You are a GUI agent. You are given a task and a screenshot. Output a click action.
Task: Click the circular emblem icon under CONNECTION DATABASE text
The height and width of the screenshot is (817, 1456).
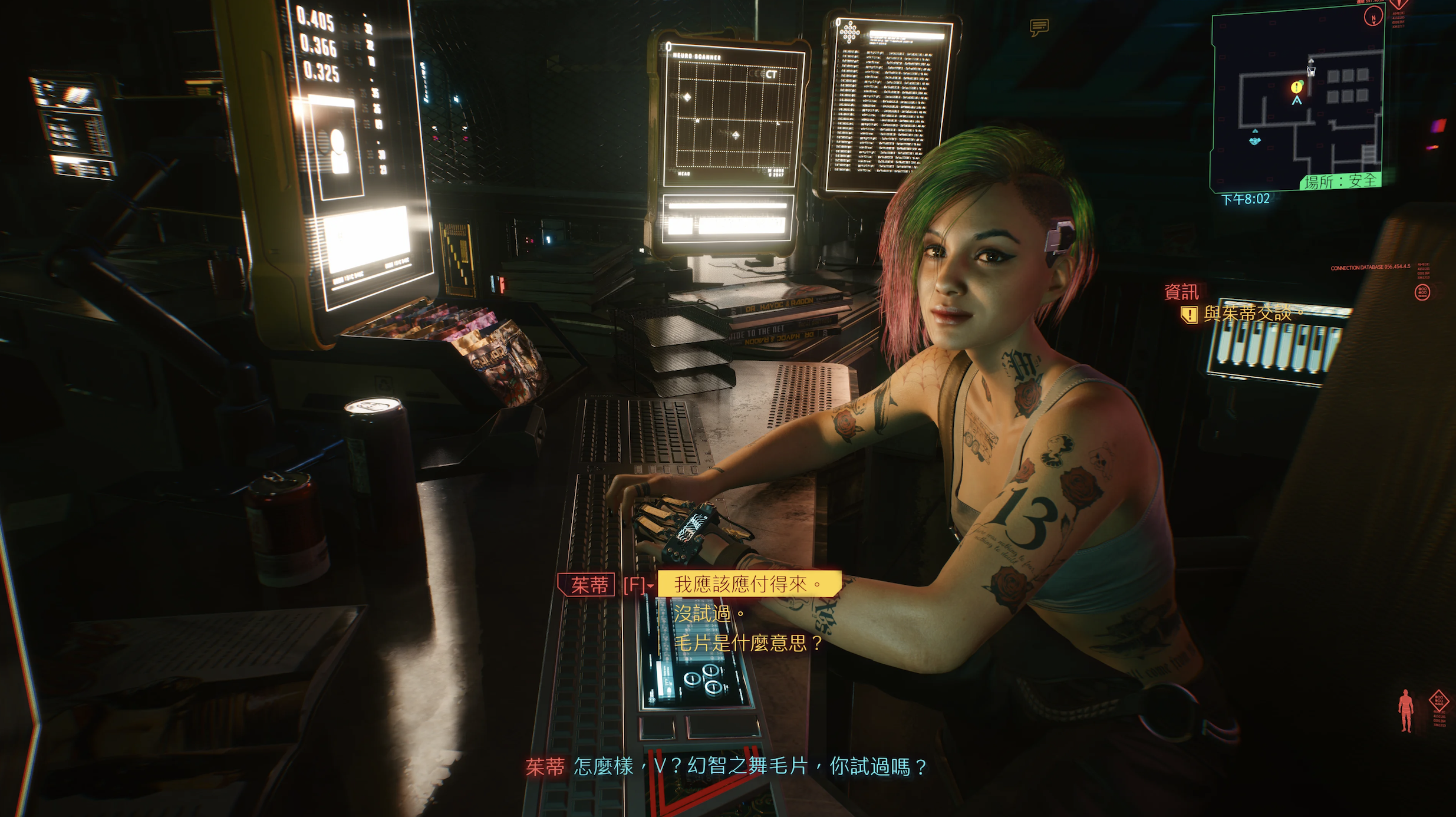point(1422,292)
